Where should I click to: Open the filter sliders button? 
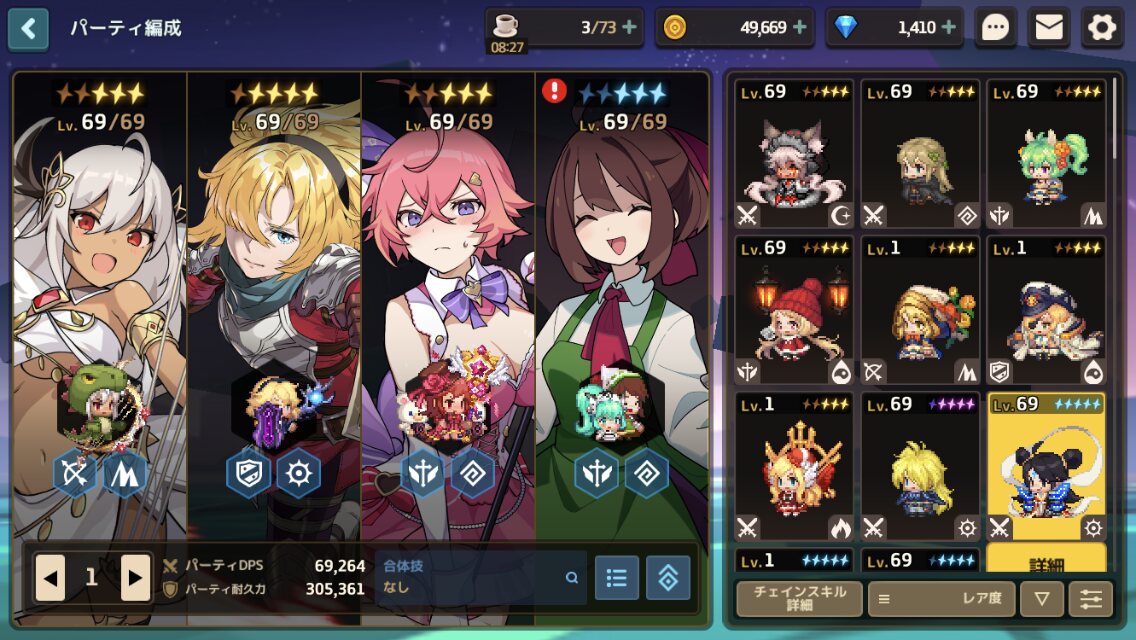1090,598
